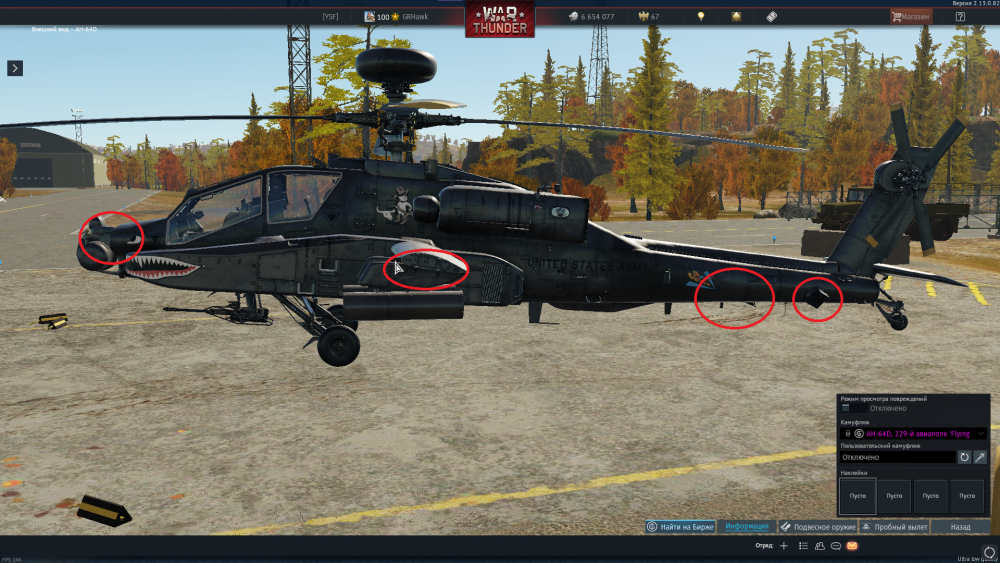Open the orange mail envelope
The width and height of the screenshot is (1000, 563).
tap(852, 546)
